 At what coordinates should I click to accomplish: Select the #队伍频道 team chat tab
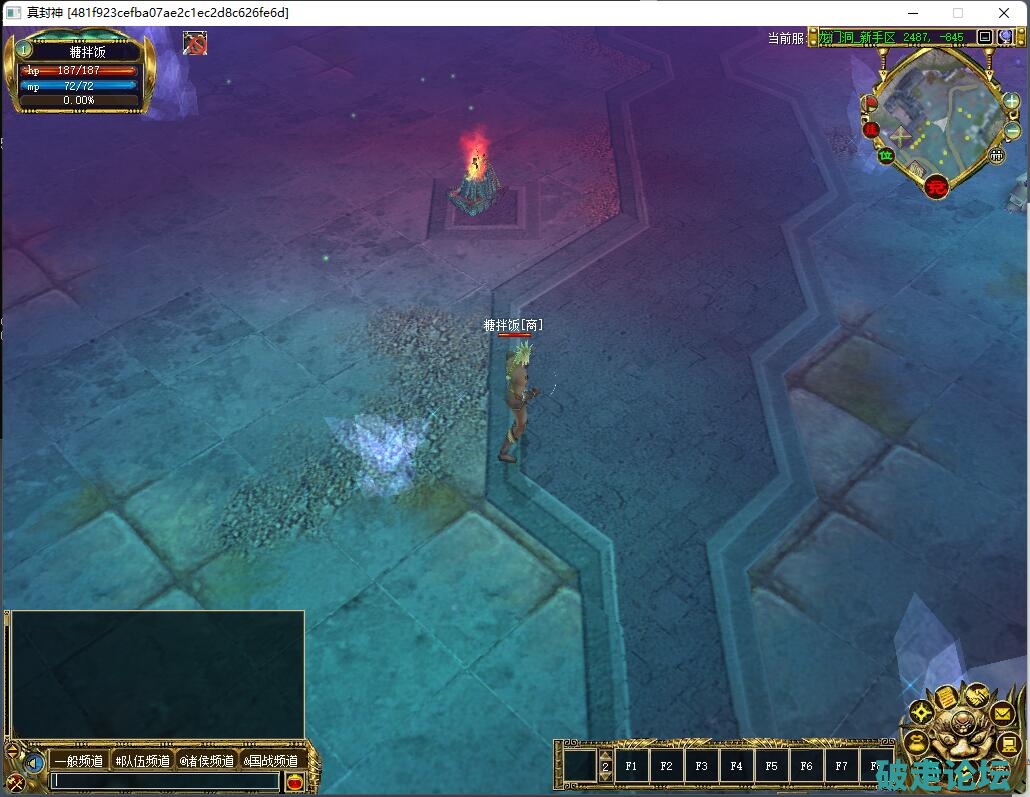tap(142, 761)
